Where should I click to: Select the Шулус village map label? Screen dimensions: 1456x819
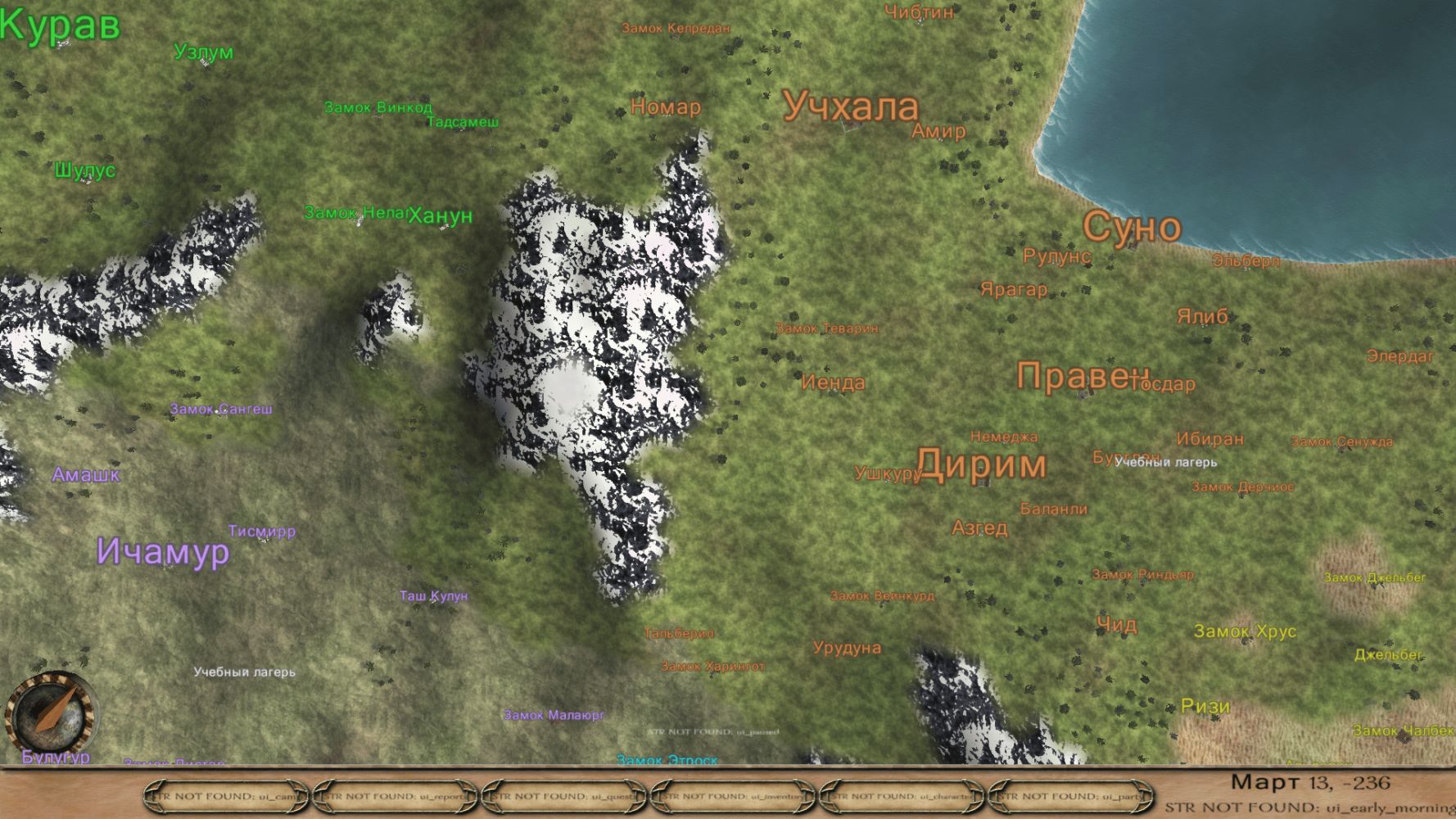(85, 170)
